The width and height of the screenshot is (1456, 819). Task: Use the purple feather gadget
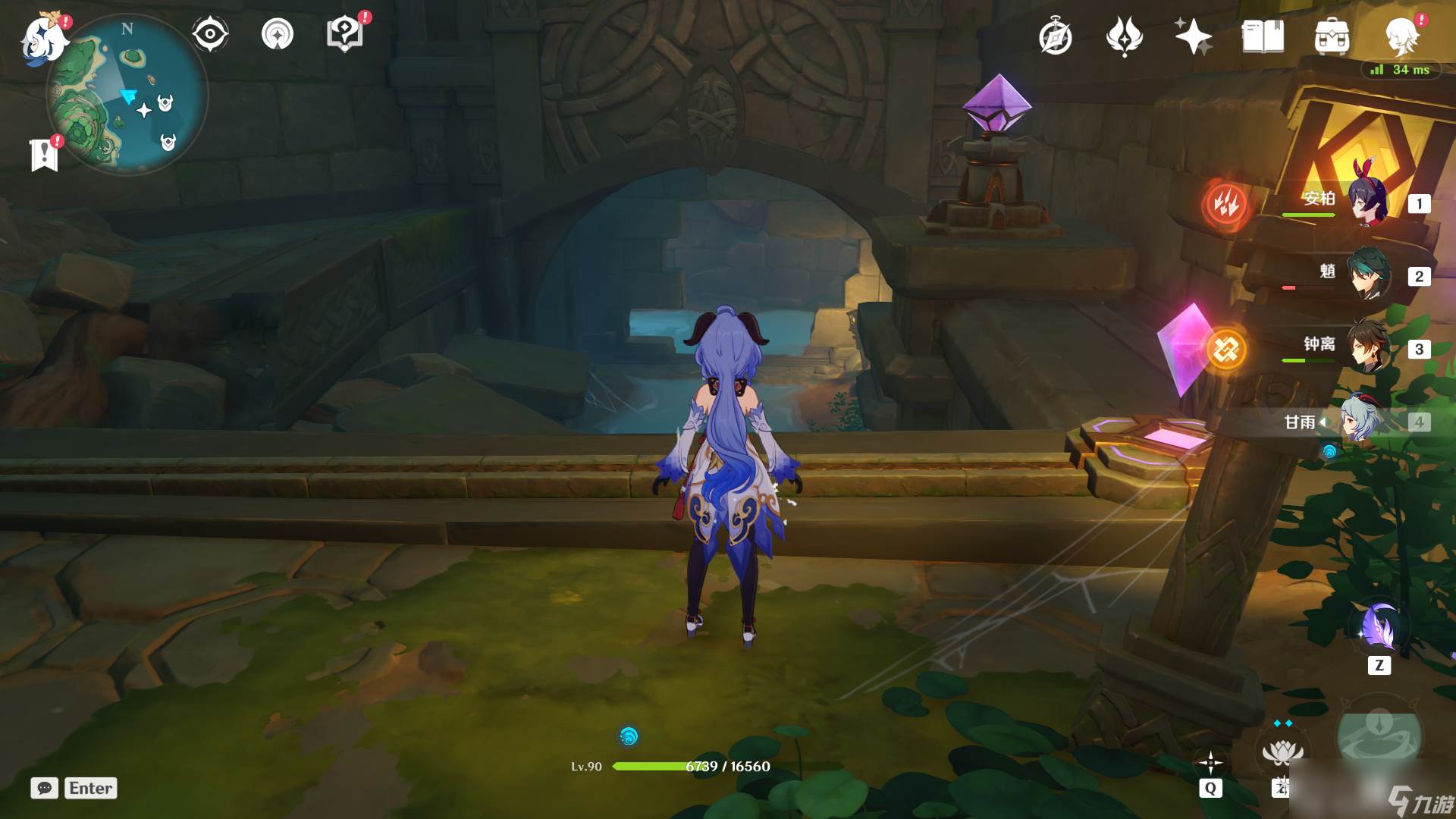1378,628
